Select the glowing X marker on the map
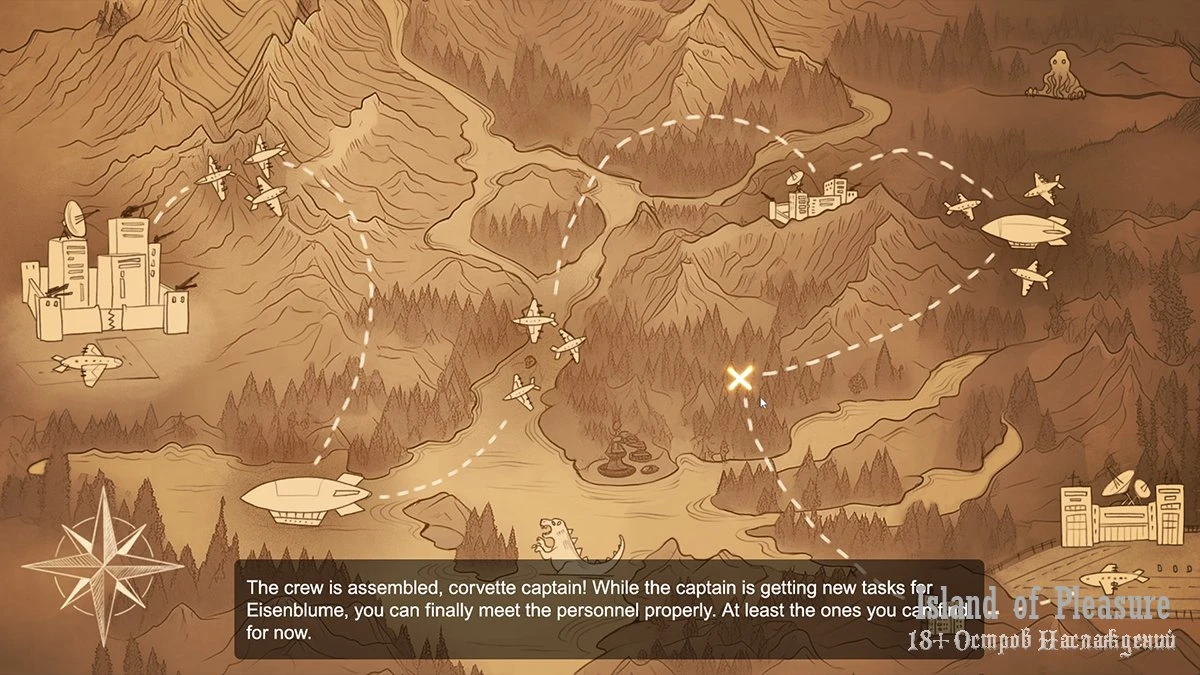 (739, 378)
